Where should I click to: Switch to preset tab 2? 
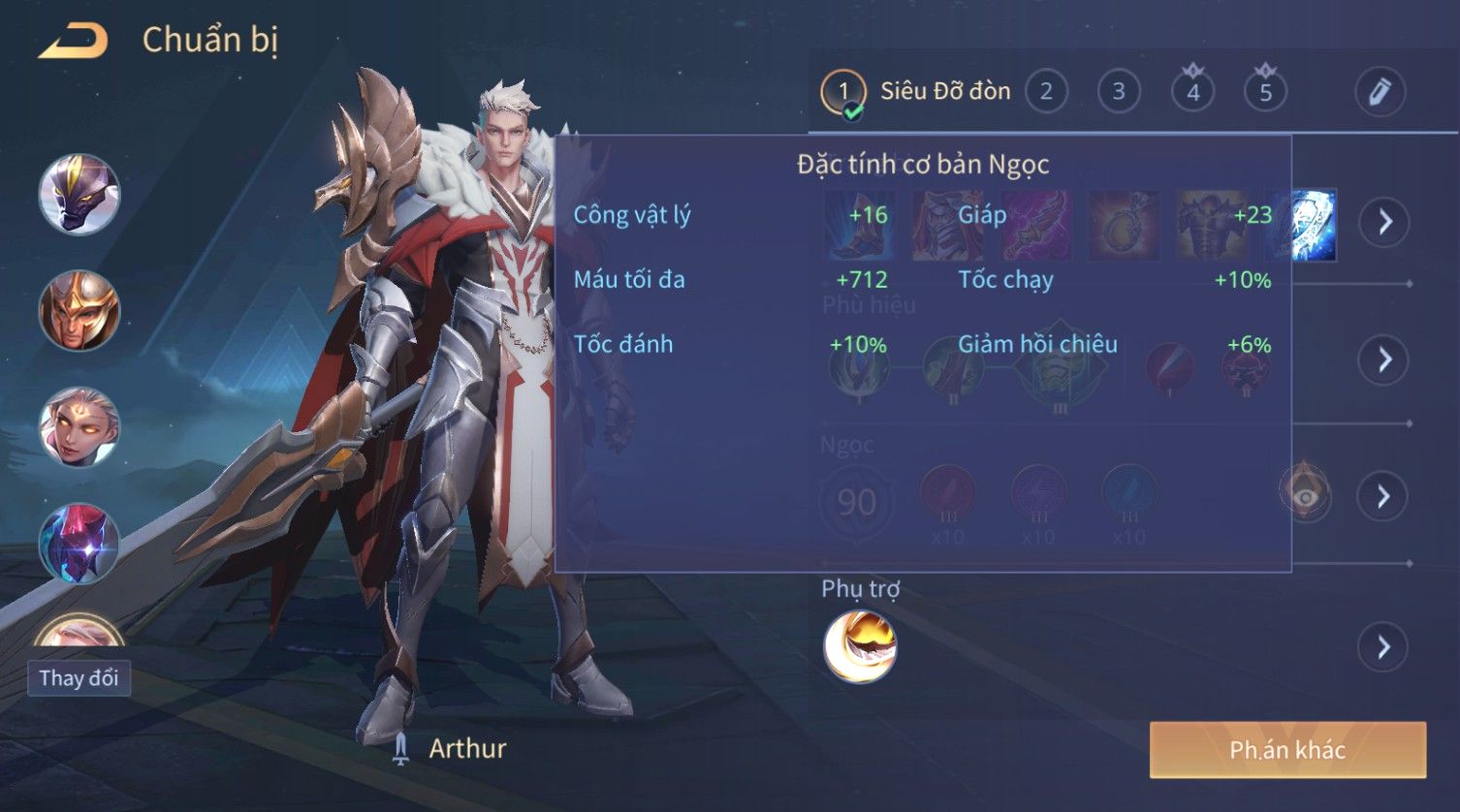coord(1045,92)
